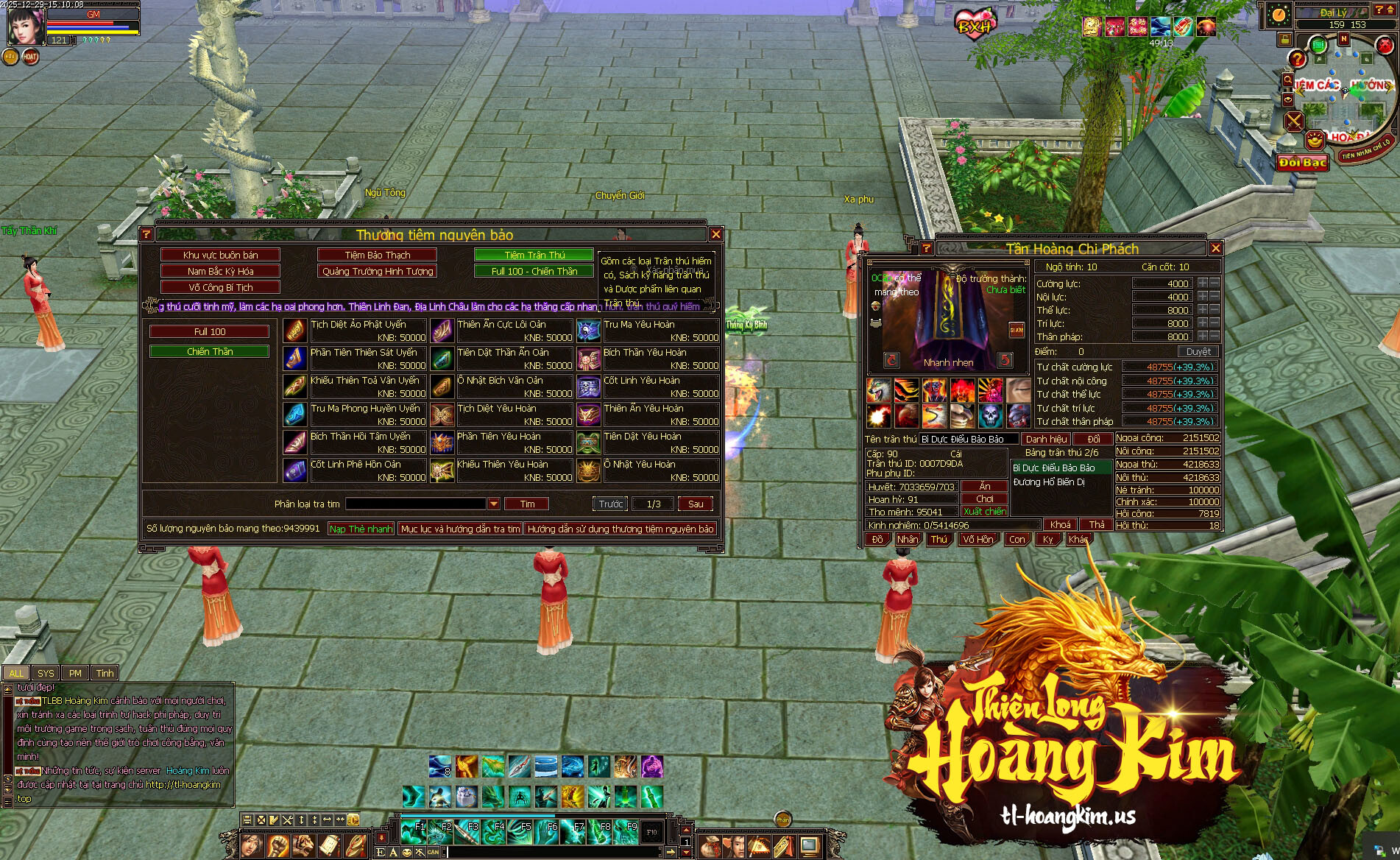Click the Đổi Bạc exchange button
Screen dimensions: 1400x860
click(1302, 163)
